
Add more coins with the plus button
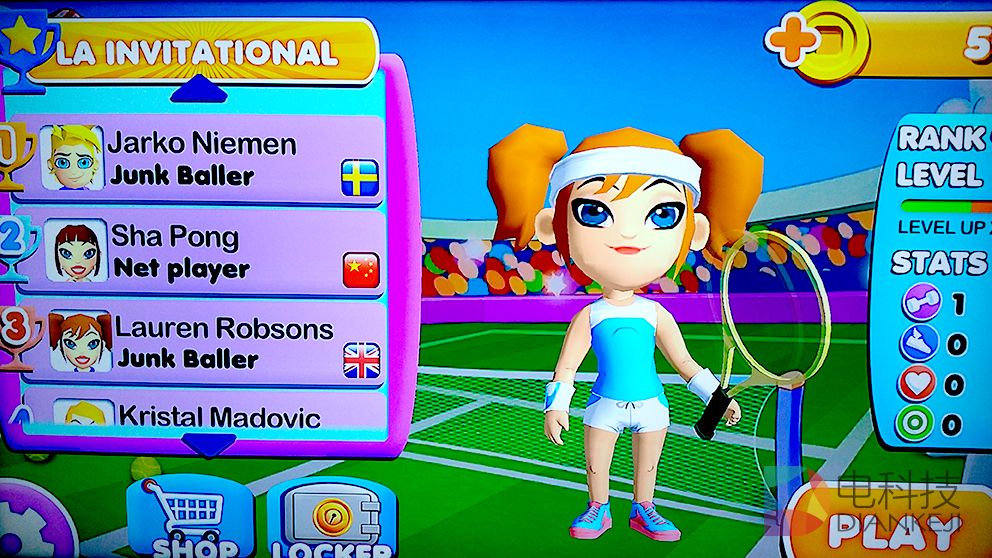tap(792, 40)
